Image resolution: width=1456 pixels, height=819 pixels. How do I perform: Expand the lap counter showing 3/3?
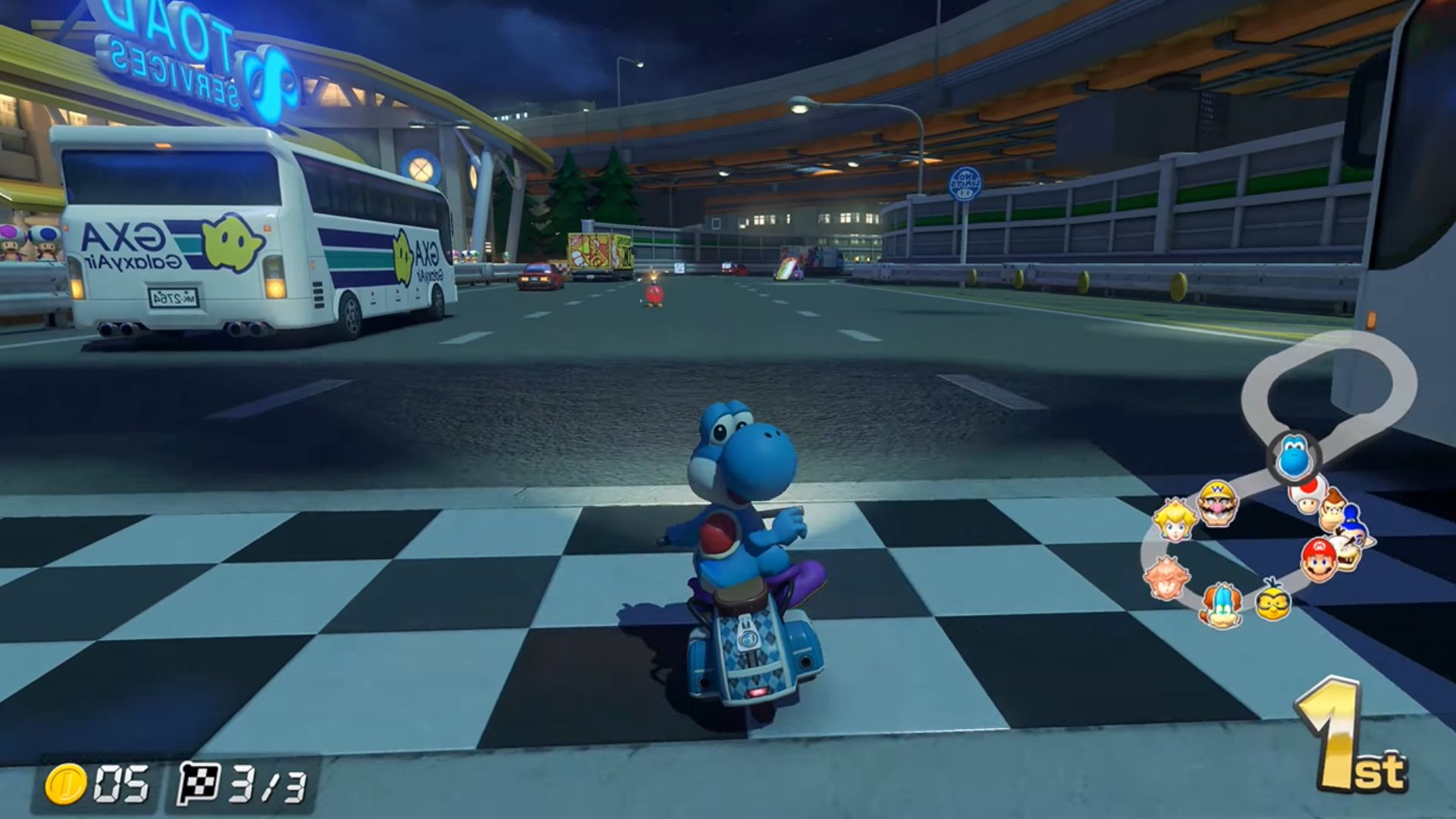pyautogui.click(x=235, y=785)
